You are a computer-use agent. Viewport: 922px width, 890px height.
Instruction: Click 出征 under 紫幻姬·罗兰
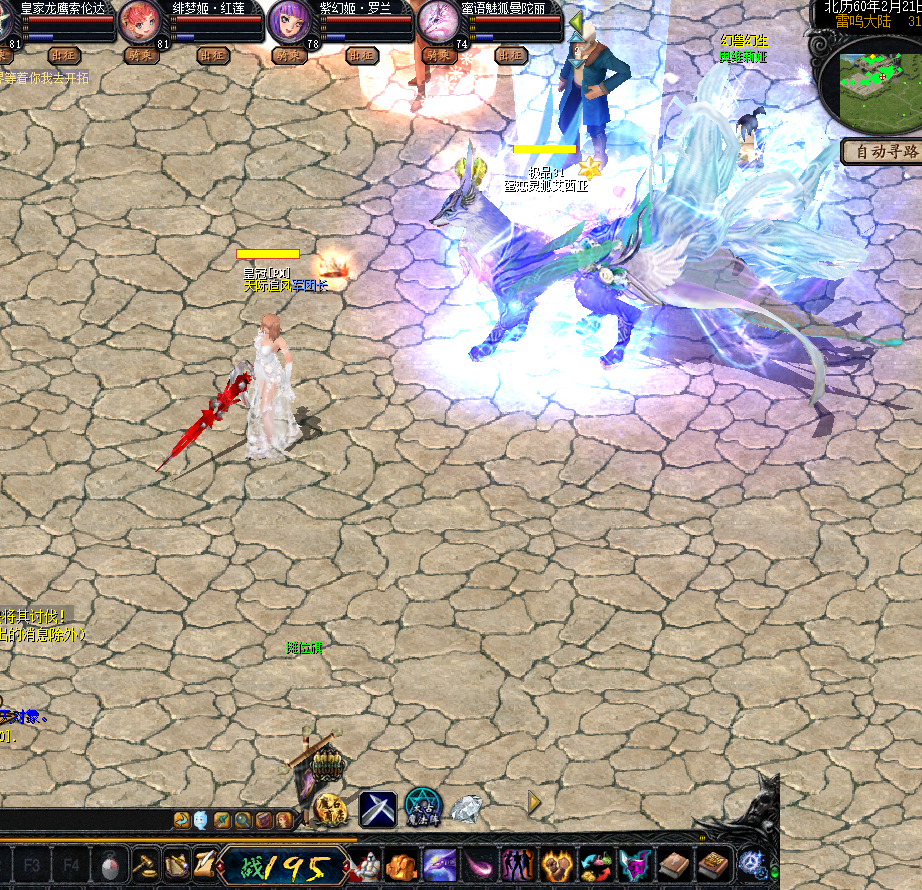point(361,56)
